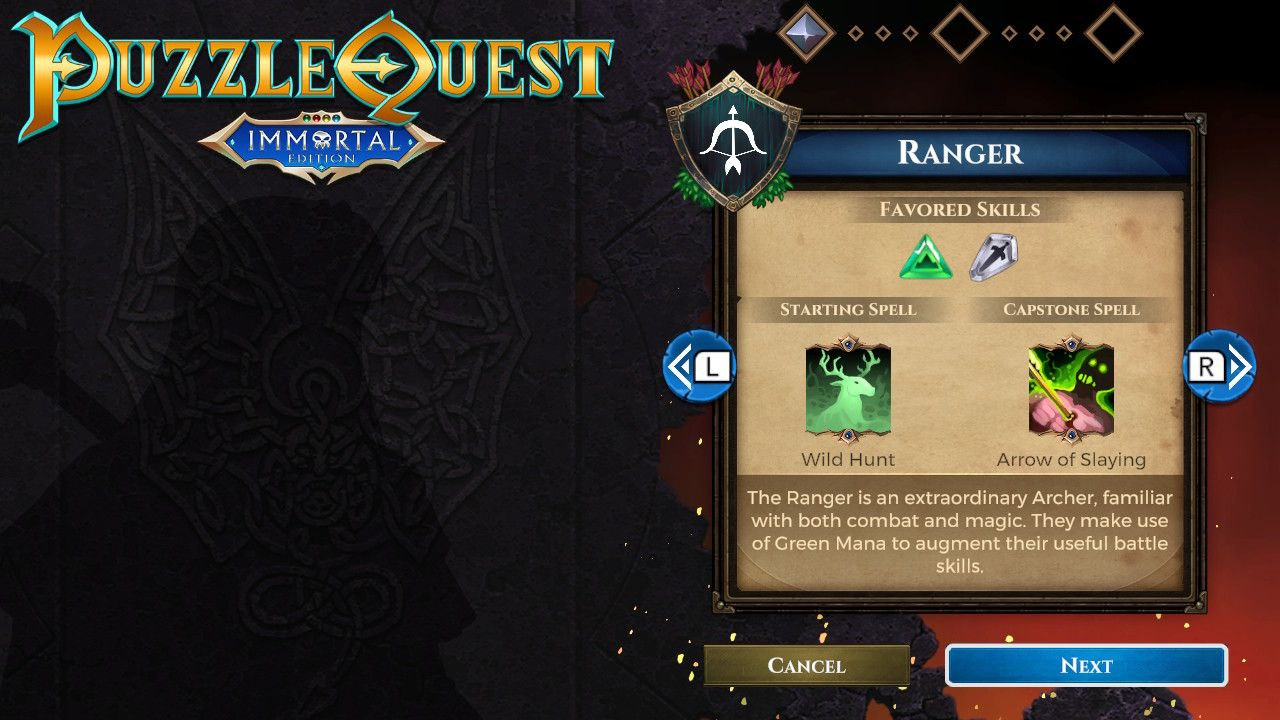Click the Ranger bow class emblem
Viewport: 1280px width, 720px height.
point(734,142)
